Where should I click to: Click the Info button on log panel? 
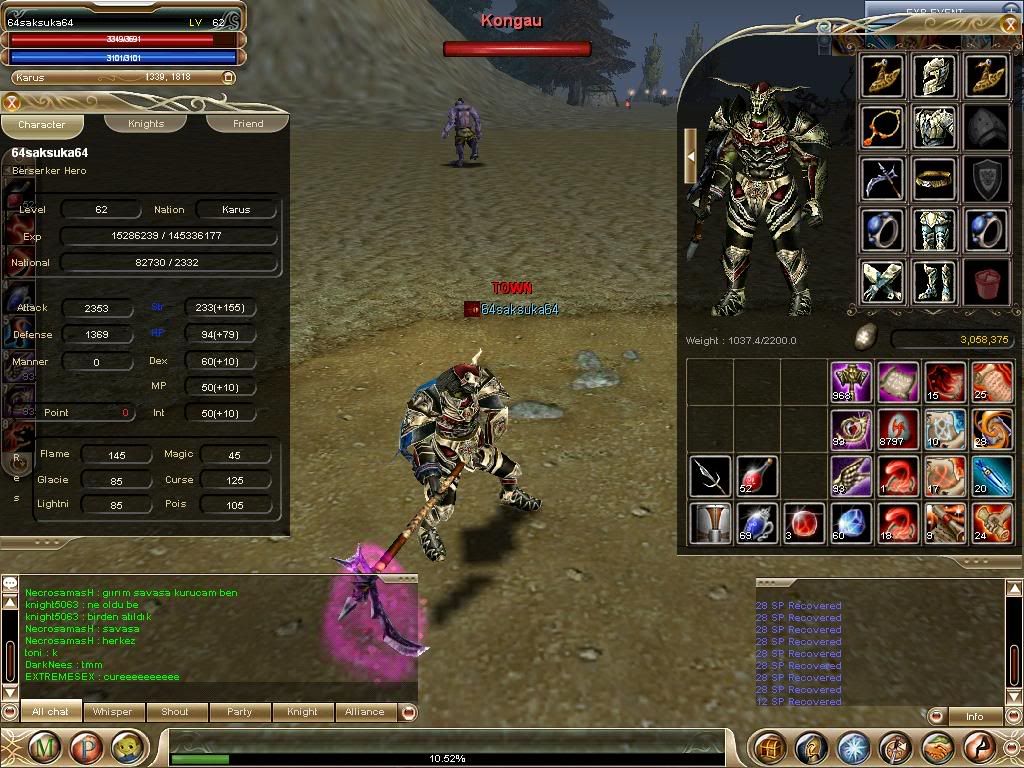(x=974, y=716)
